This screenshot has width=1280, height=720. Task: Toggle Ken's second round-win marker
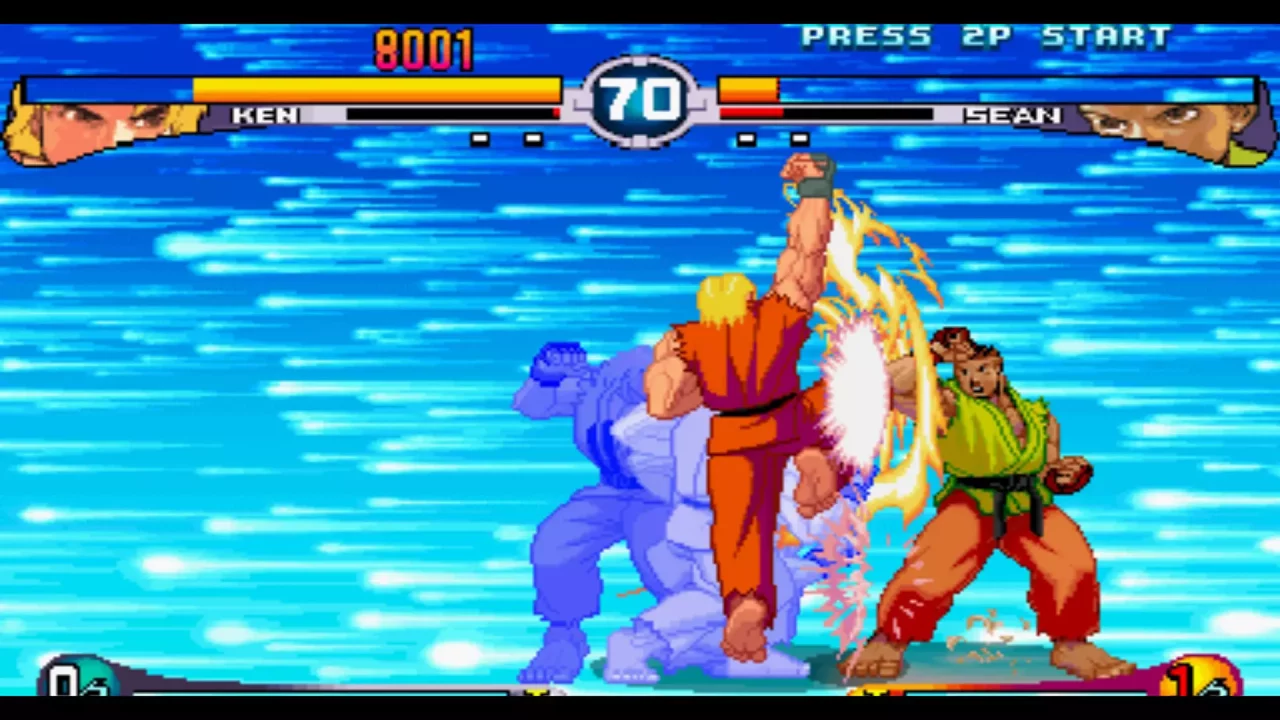pos(532,139)
